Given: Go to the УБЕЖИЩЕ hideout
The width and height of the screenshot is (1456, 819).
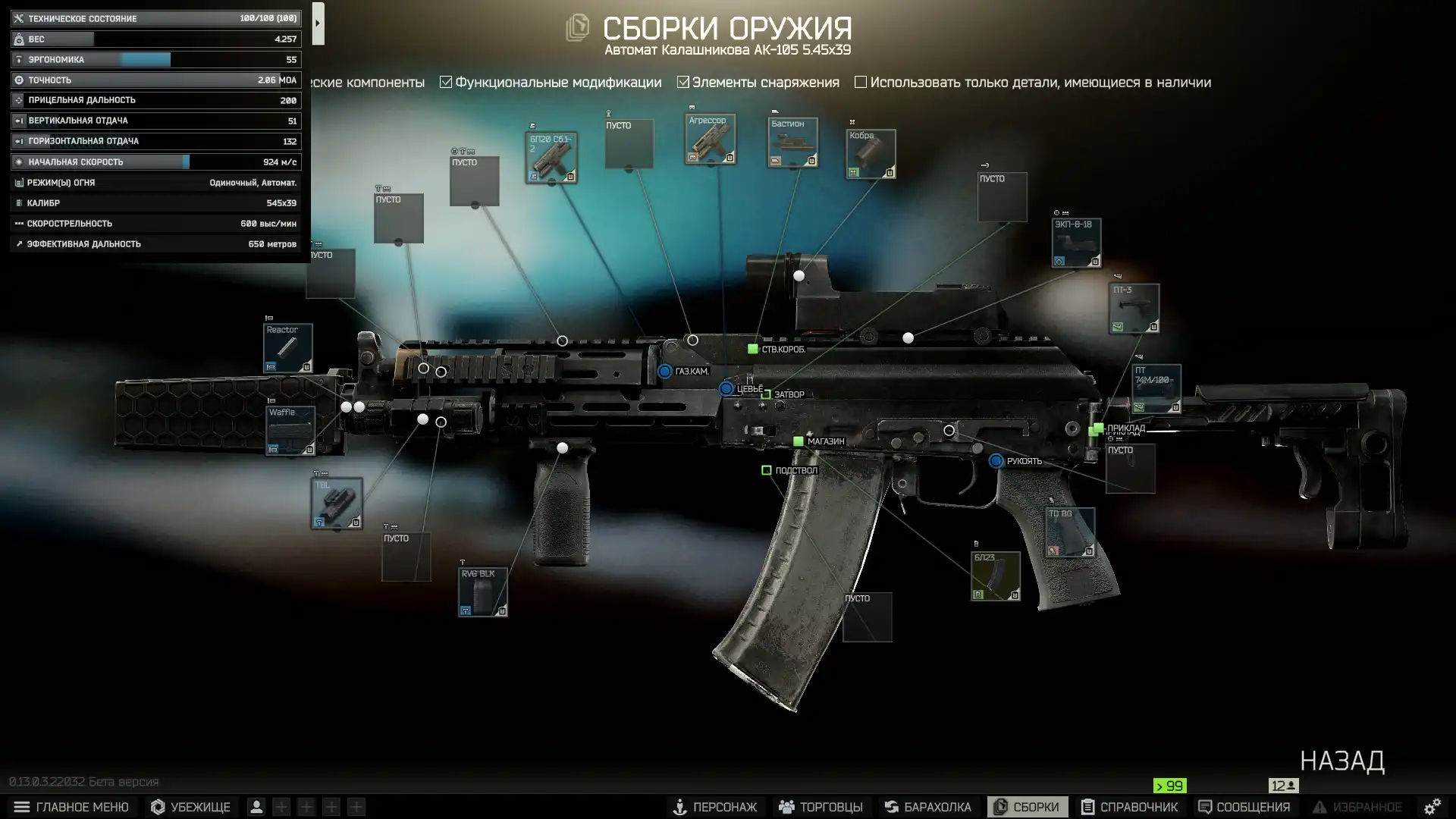Looking at the screenshot, I should [190, 807].
